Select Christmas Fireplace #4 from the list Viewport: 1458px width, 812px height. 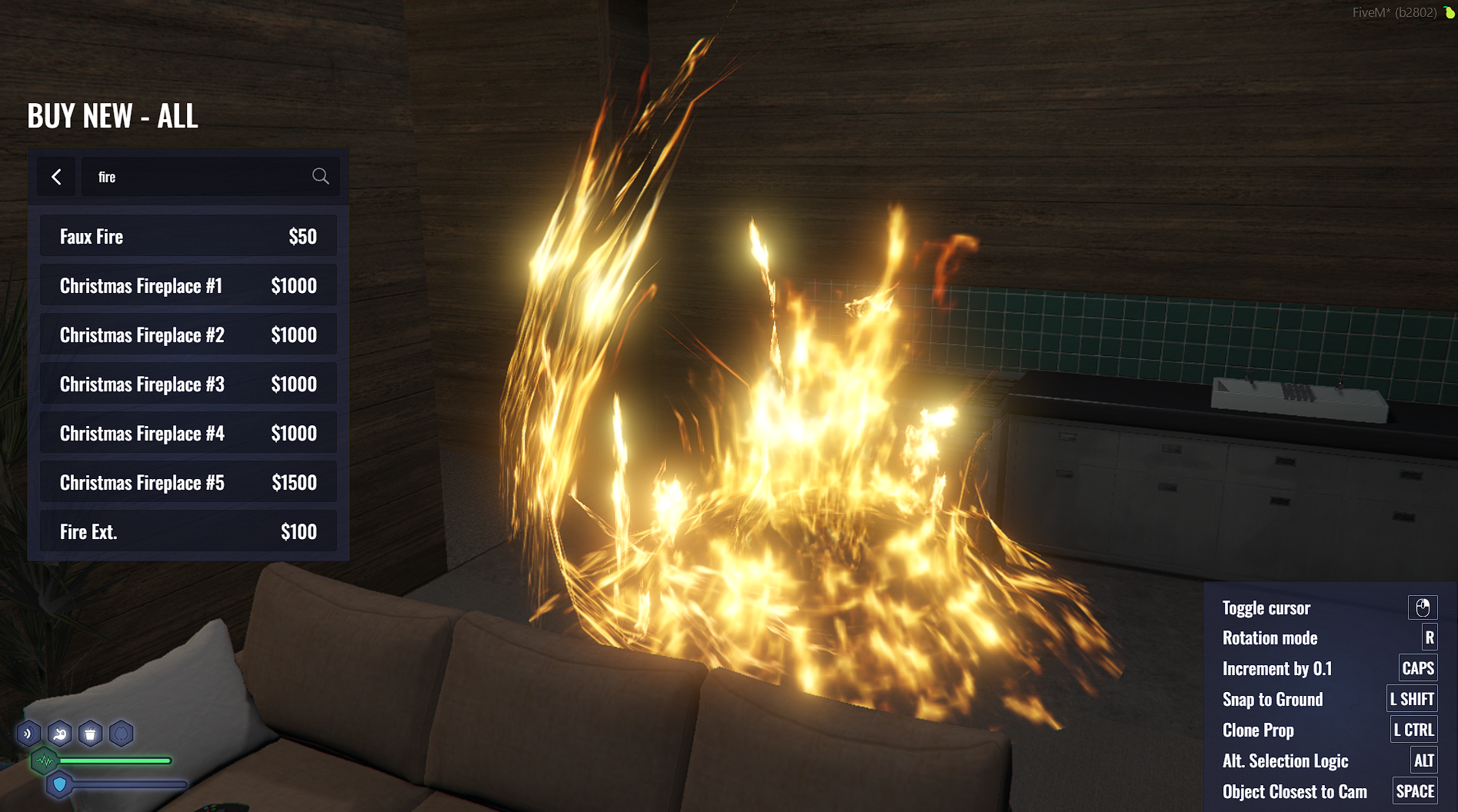pyautogui.click(x=188, y=433)
